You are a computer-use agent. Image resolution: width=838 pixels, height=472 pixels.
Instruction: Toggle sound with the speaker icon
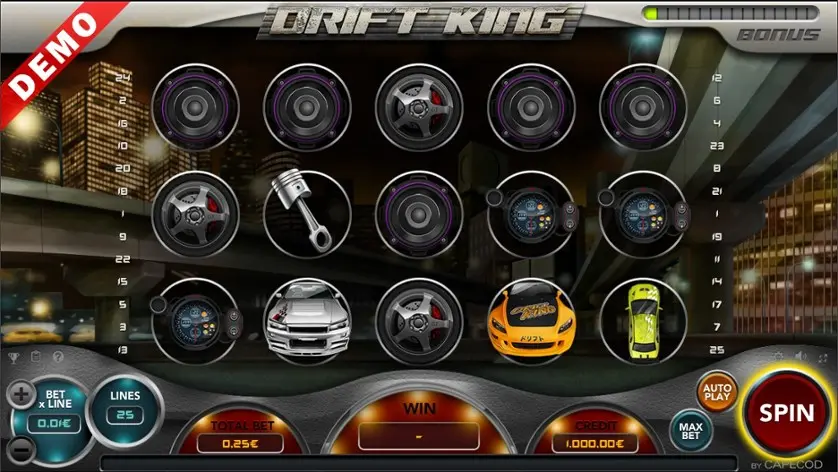[x=799, y=357]
